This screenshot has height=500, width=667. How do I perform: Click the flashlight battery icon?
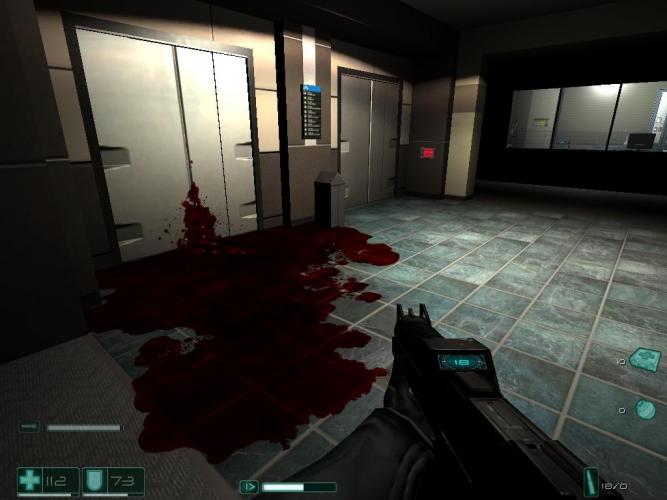(29, 427)
